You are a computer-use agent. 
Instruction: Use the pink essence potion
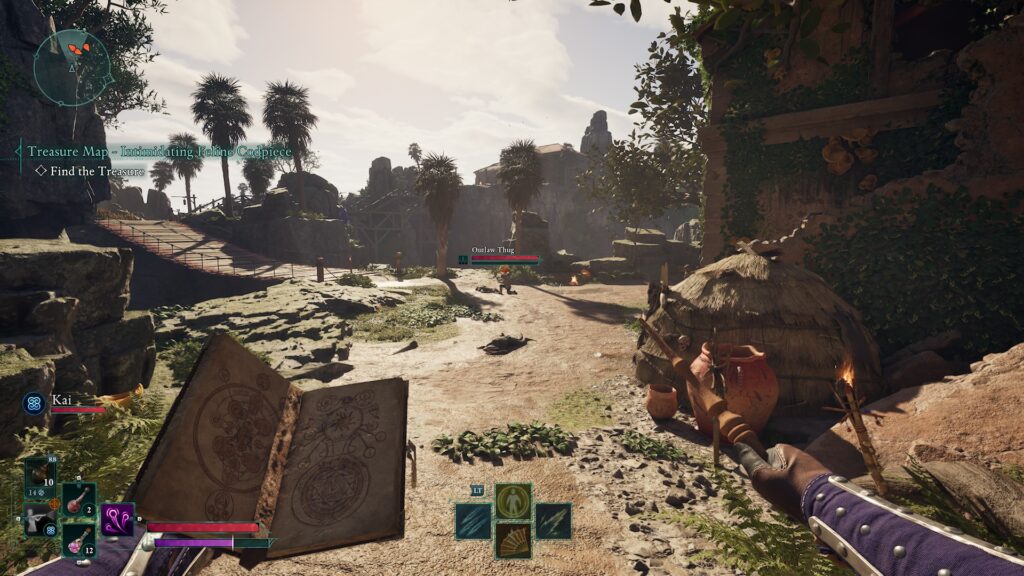pos(79,539)
